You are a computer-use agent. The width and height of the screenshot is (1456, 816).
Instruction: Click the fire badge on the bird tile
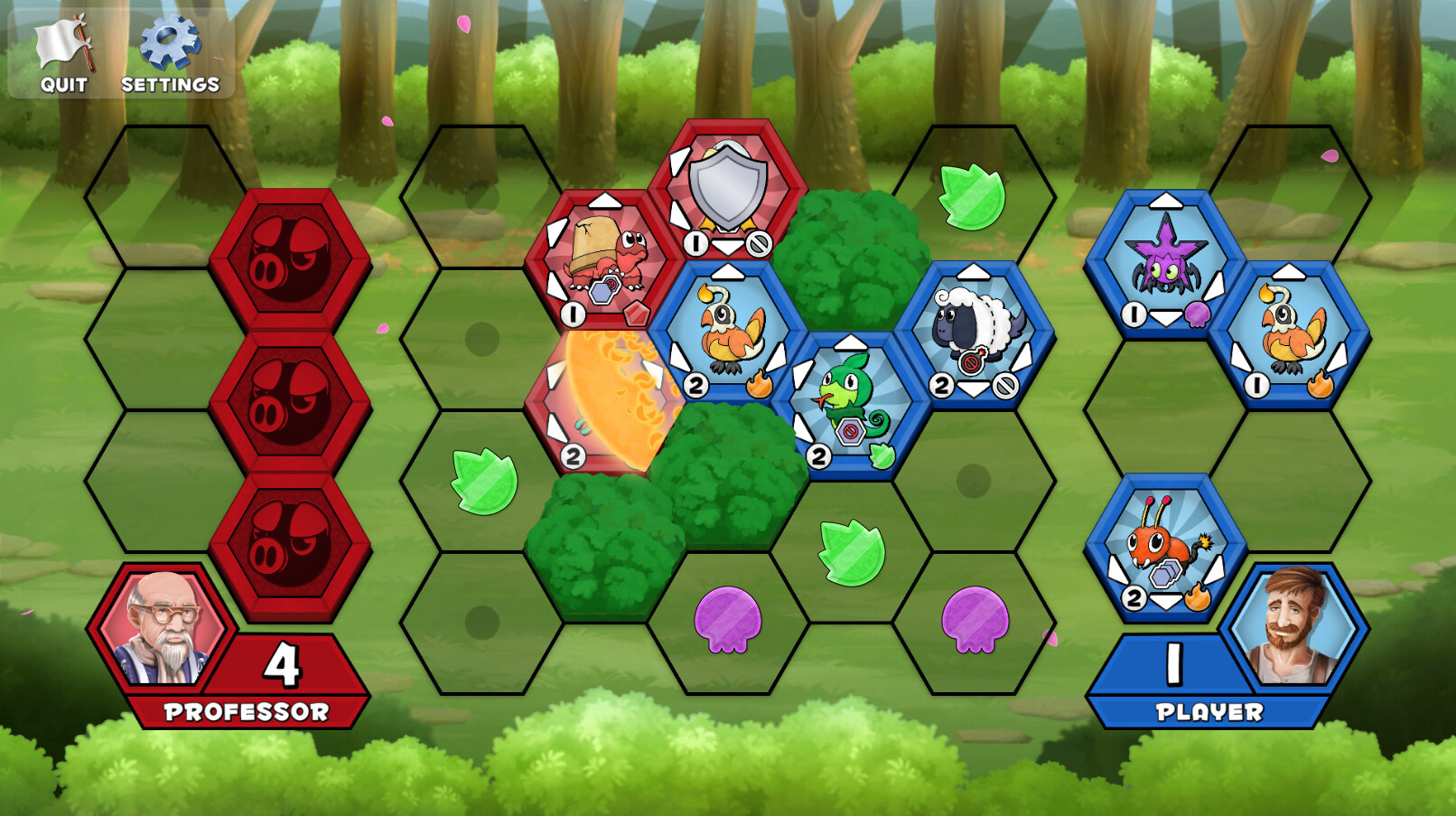point(761,383)
